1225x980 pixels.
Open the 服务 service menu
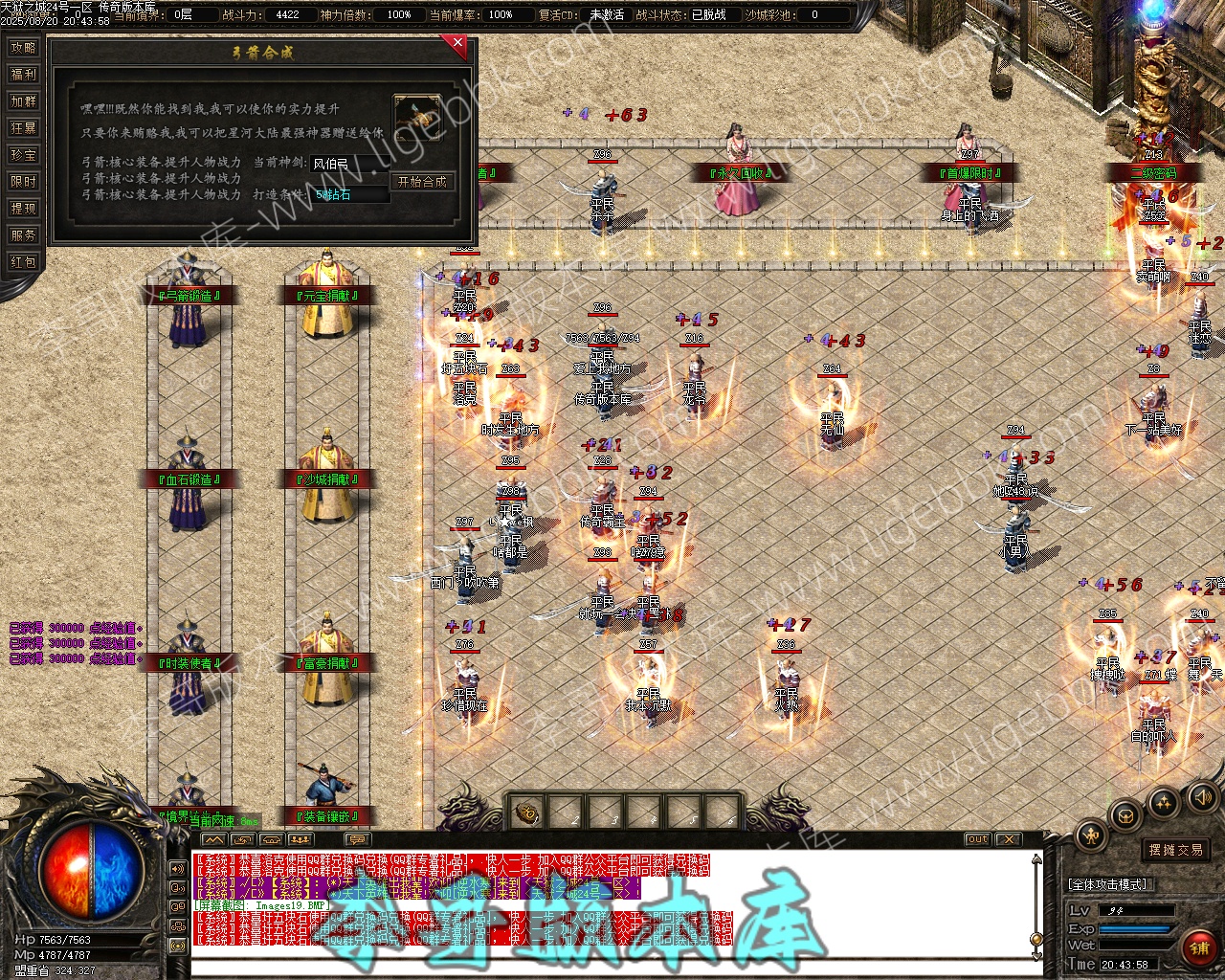point(23,235)
